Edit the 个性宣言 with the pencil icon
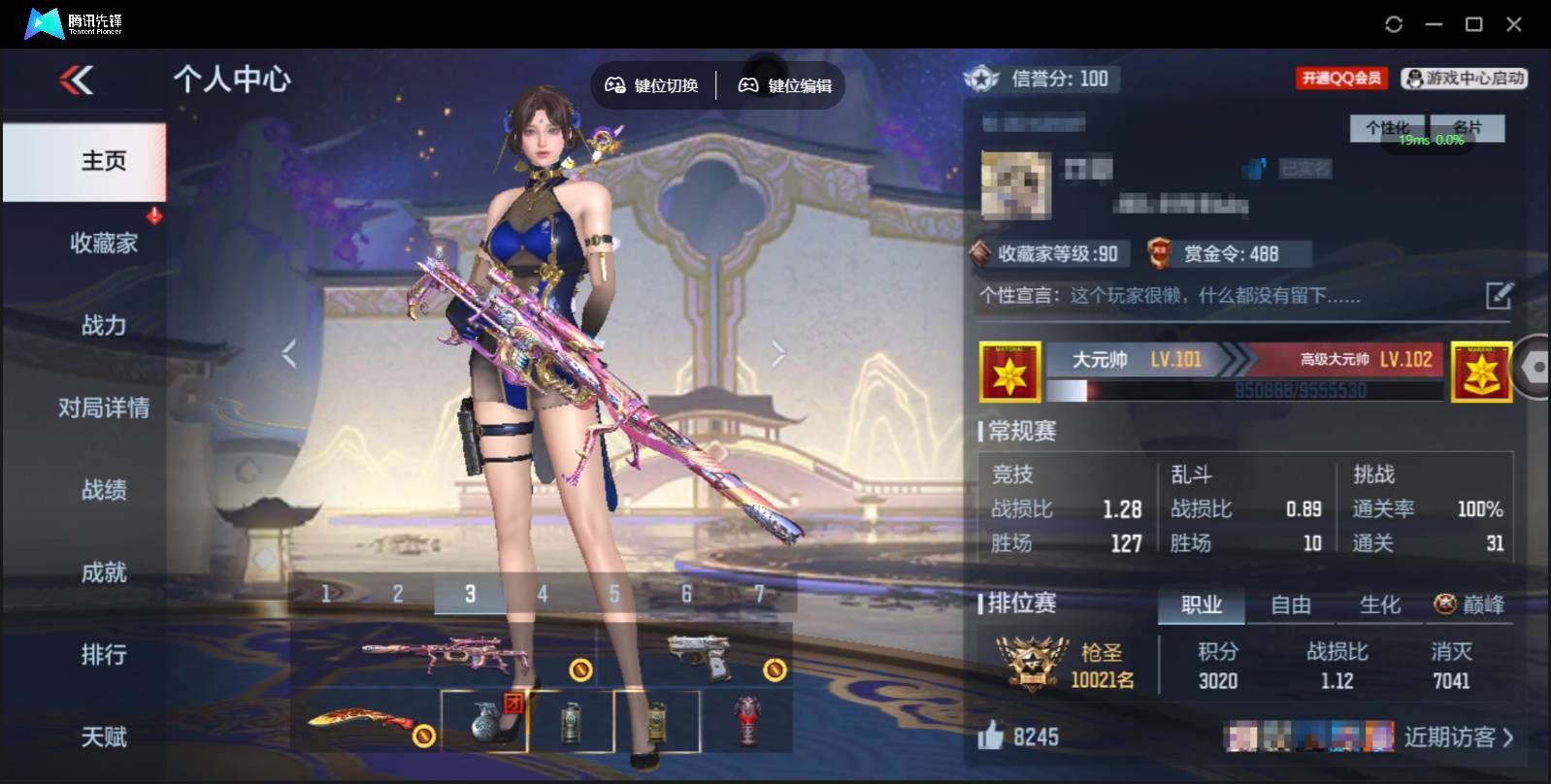This screenshot has height=784, width=1551. pos(1499,295)
